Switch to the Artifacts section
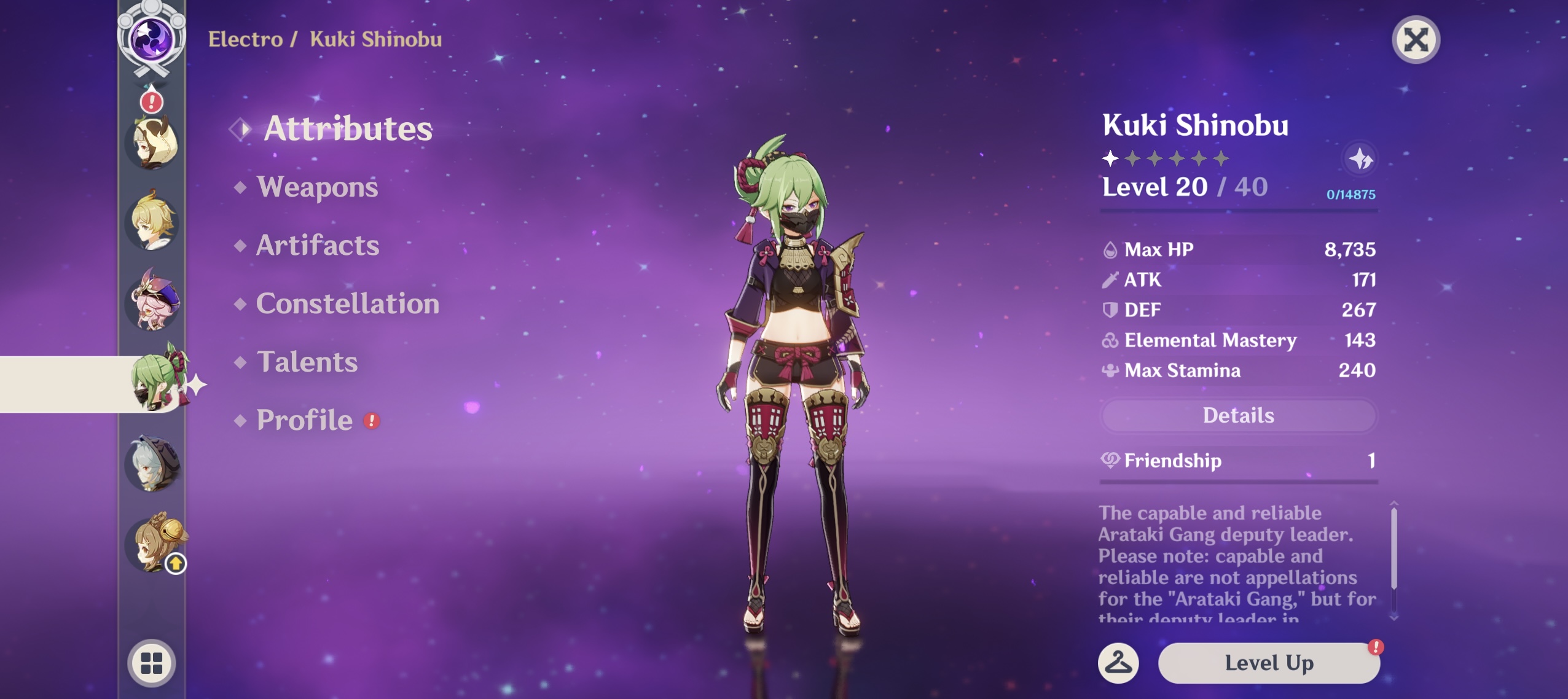This screenshot has width=1568, height=699. point(317,245)
